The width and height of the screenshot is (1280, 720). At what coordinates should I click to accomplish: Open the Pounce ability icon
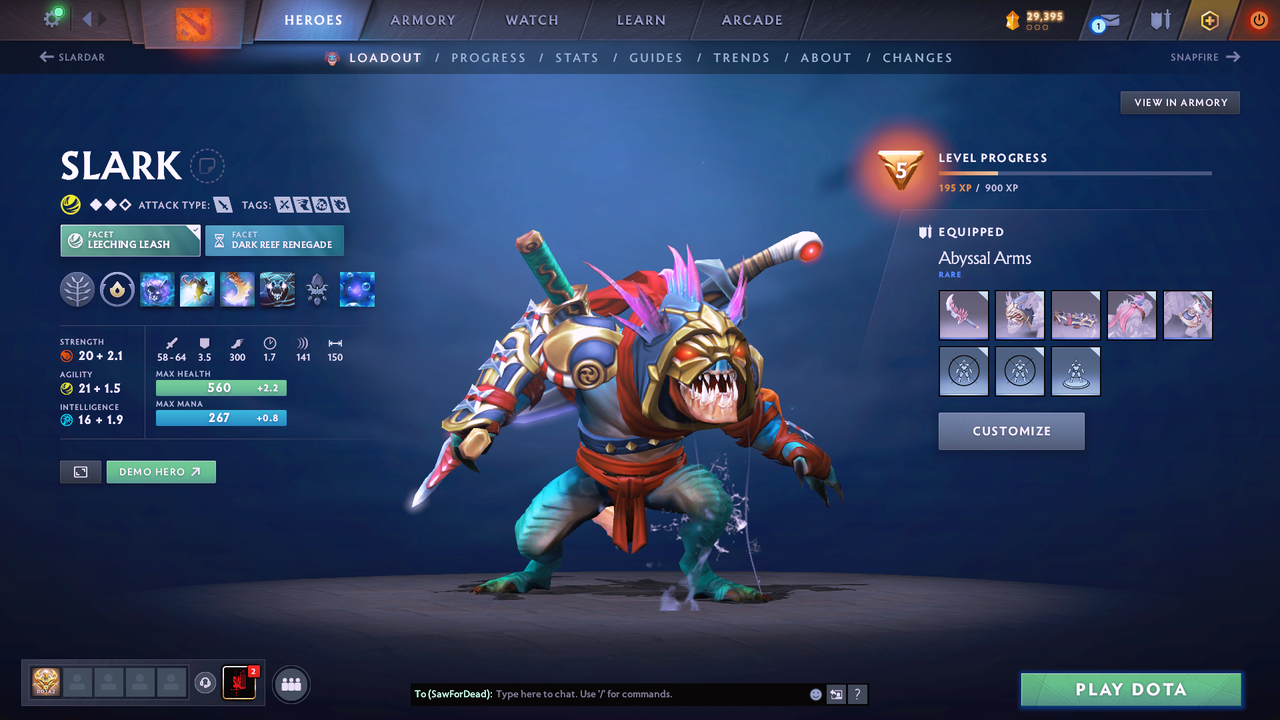point(197,289)
